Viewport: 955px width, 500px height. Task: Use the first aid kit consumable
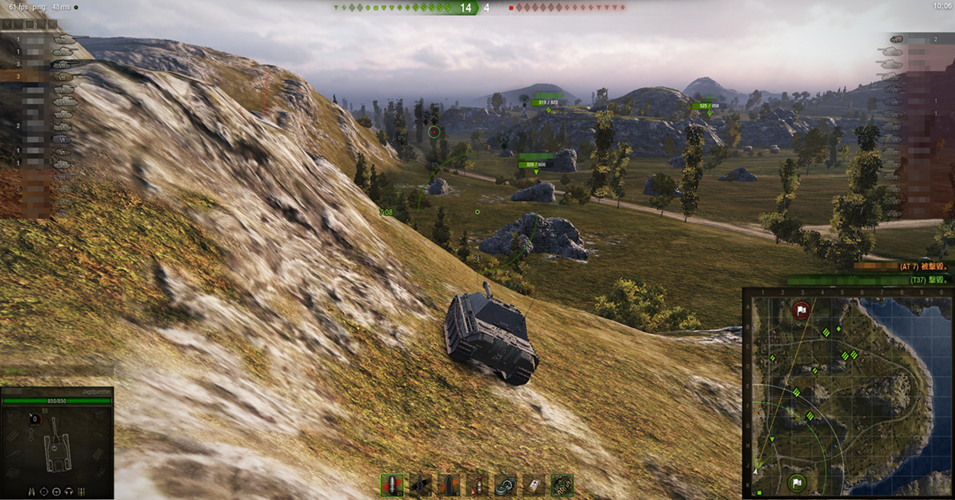pyautogui.click(x=534, y=485)
